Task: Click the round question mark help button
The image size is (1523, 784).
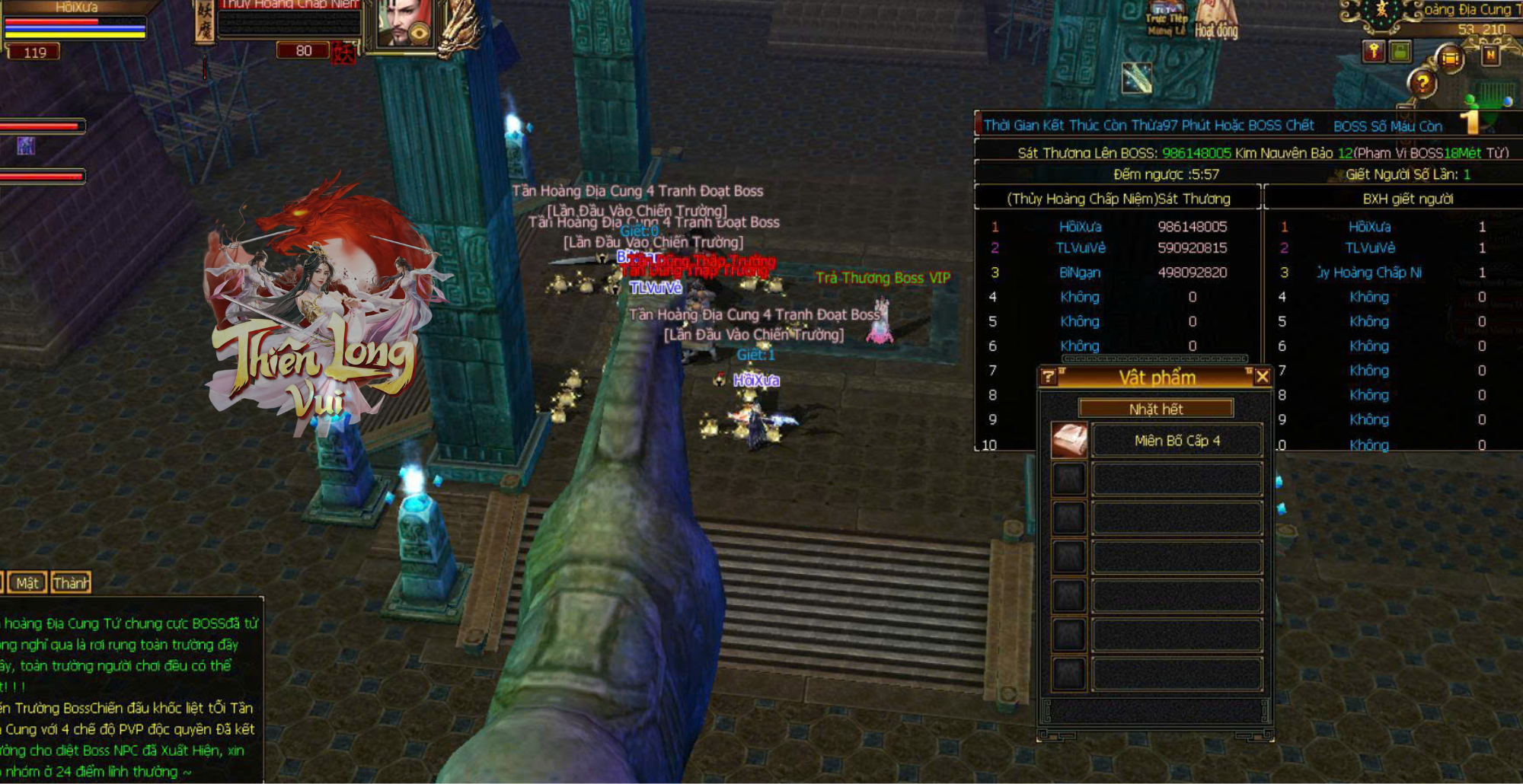Action: pos(1422,83)
